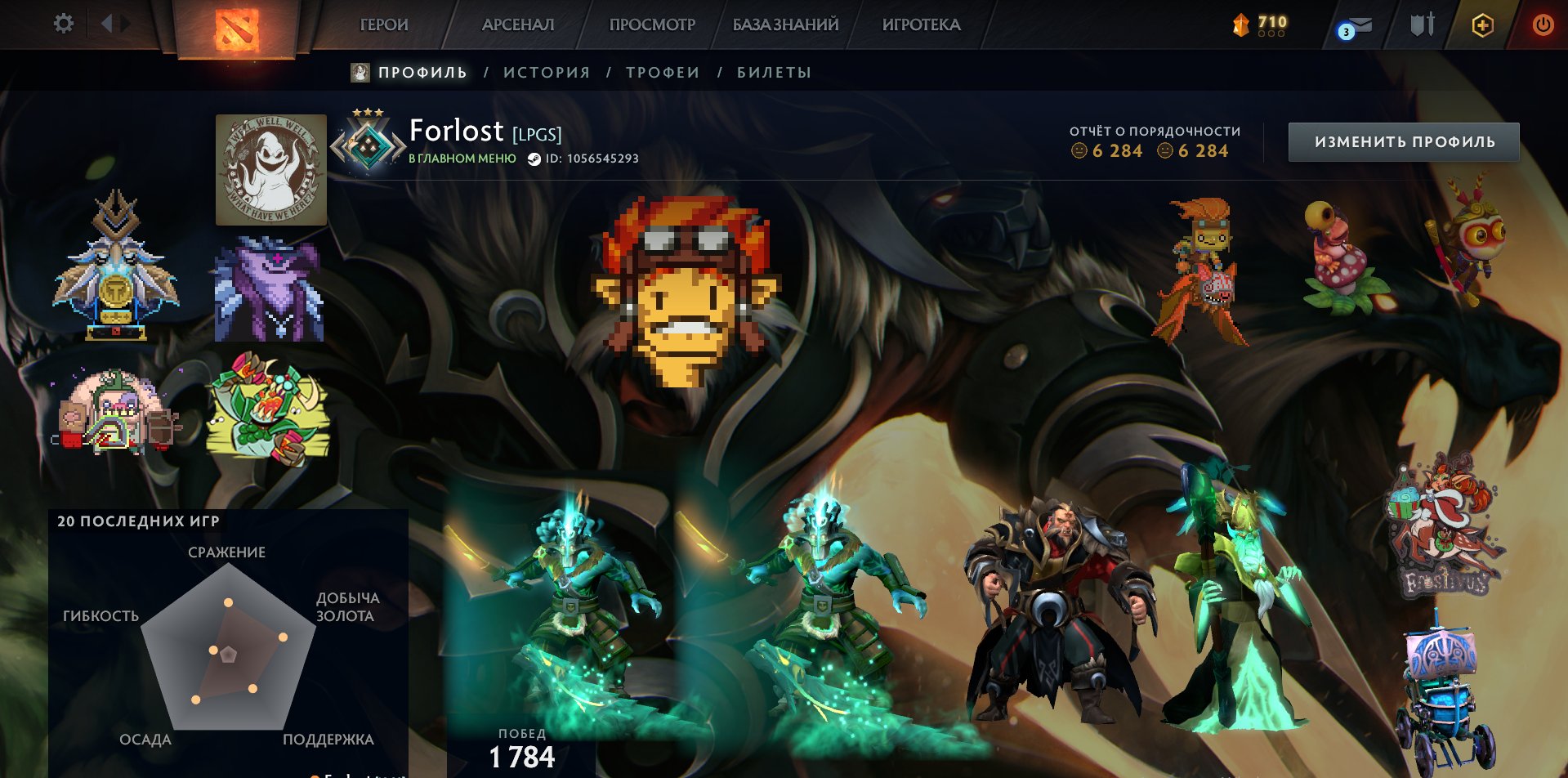
Task: Open the ГЕРОИ menu
Action: 383,25
